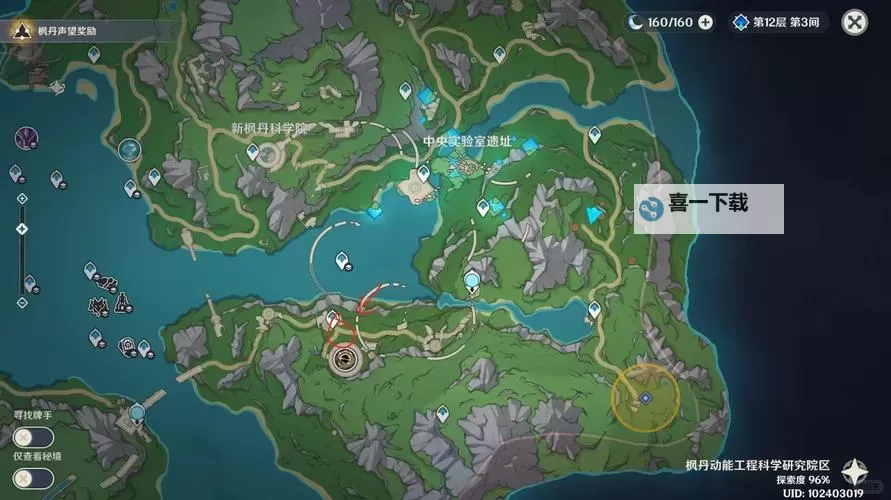Viewport: 891px width, 500px height.
Task: Close the map screen
Action: tap(854, 22)
